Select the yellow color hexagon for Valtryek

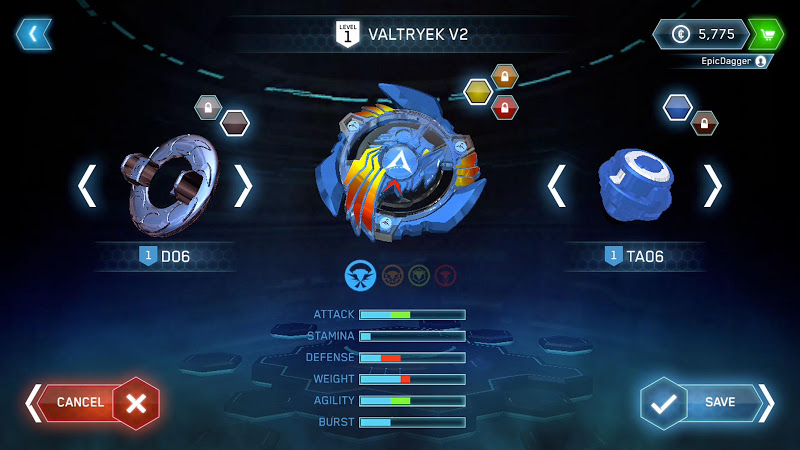point(478,92)
